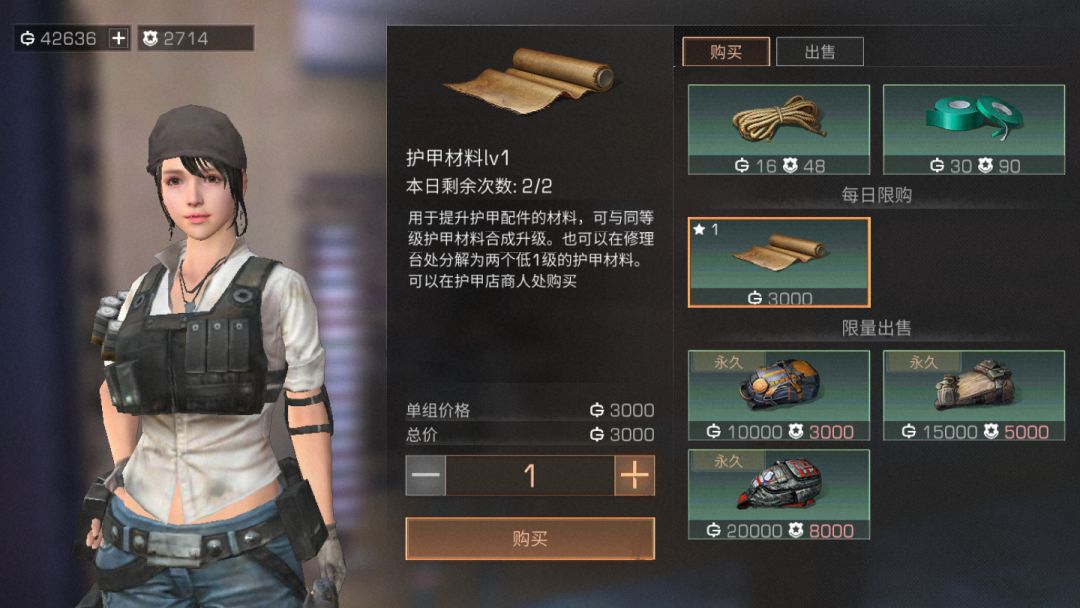This screenshot has width=1080, height=608.
Task: Select the rope item for 16 coins
Action: click(x=778, y=130)
